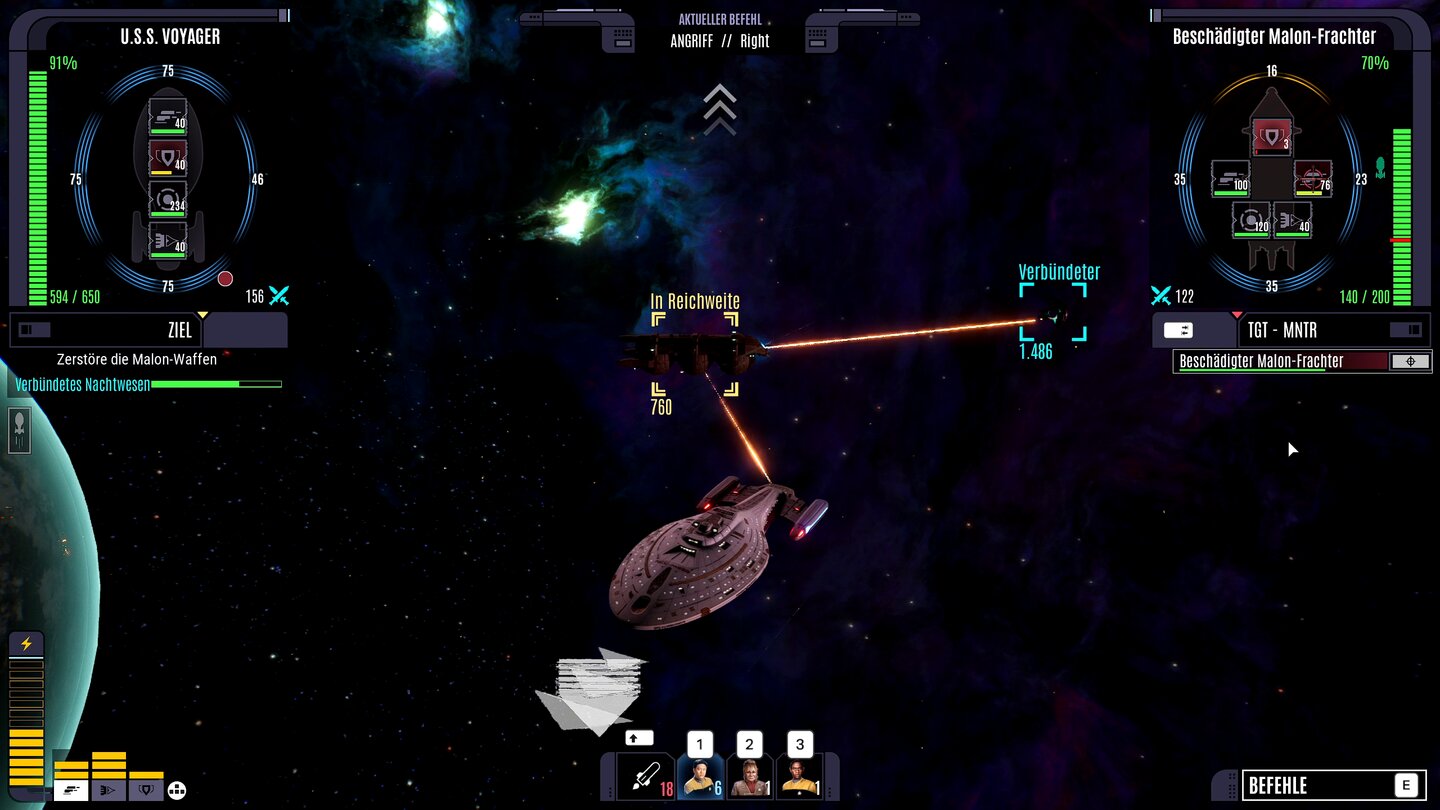Screen dimensions: 1440x810
Task: Select the engines power allocation icon
Action: pos(108,789)
